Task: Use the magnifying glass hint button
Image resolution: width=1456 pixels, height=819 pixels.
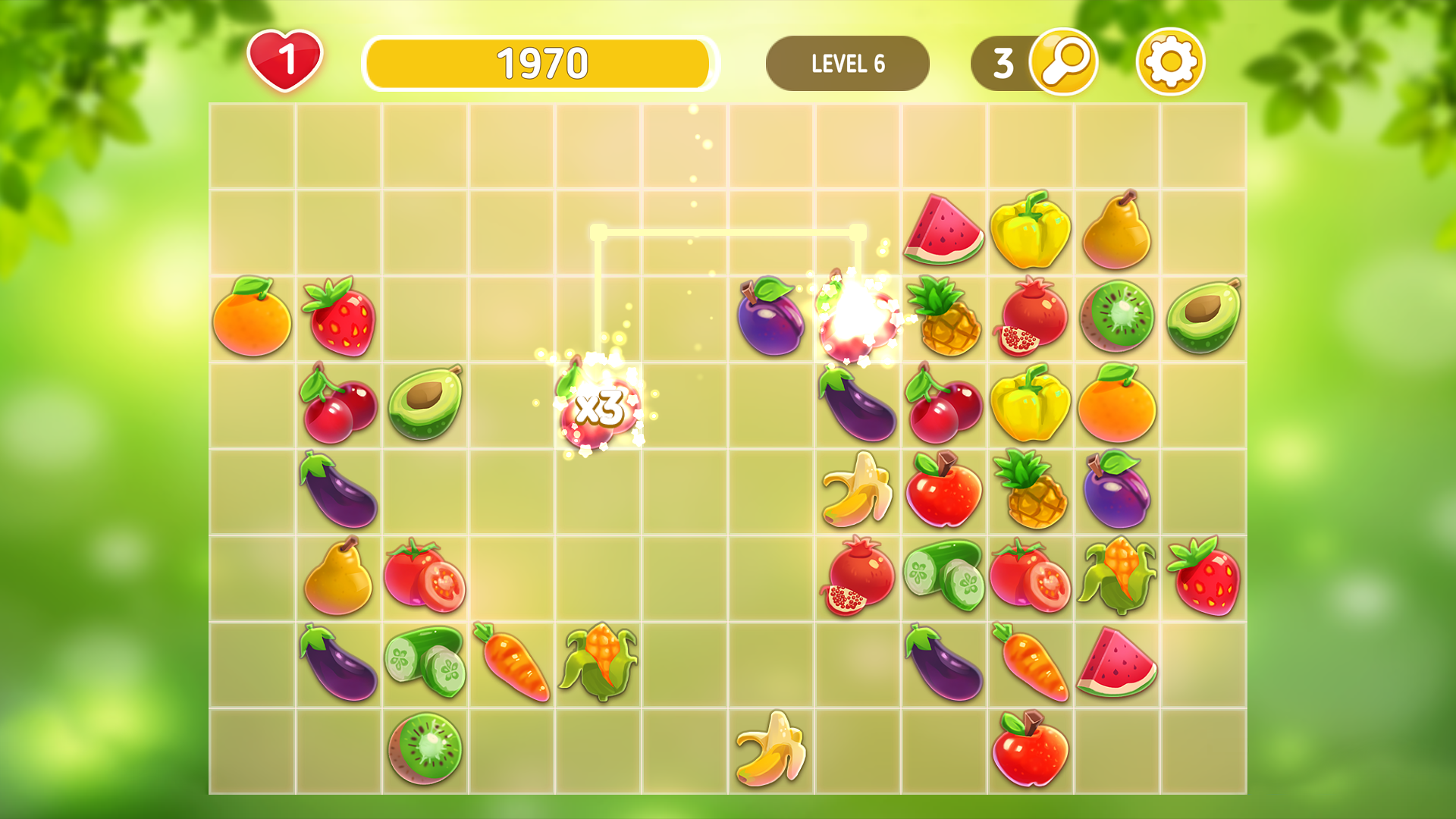Action: 1063,62
